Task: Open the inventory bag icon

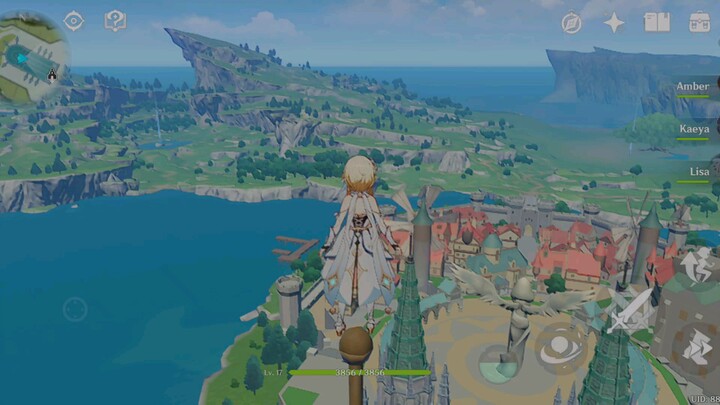Action: click(700, 22)
